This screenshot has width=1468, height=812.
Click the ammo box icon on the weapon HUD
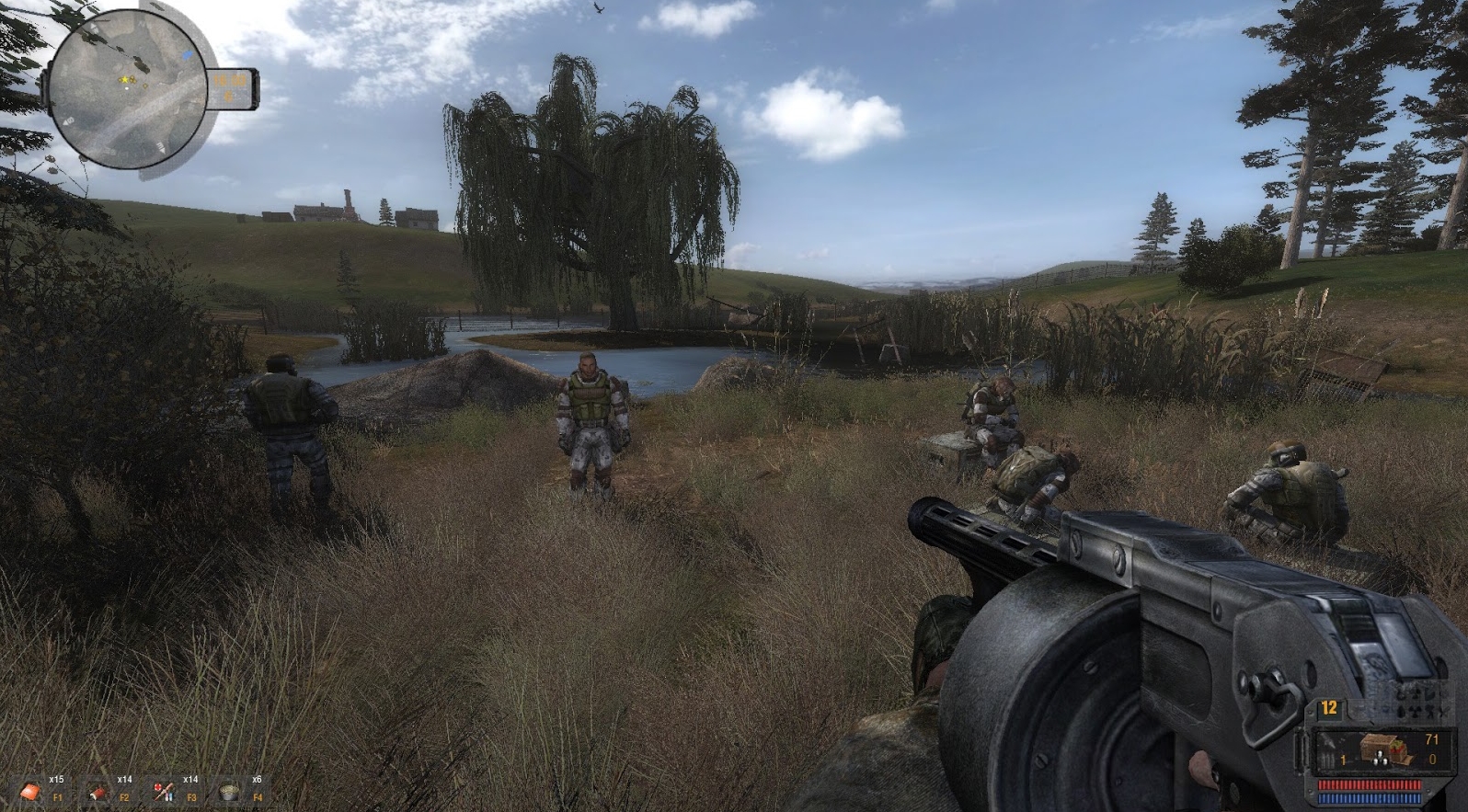pos(1383,748)
